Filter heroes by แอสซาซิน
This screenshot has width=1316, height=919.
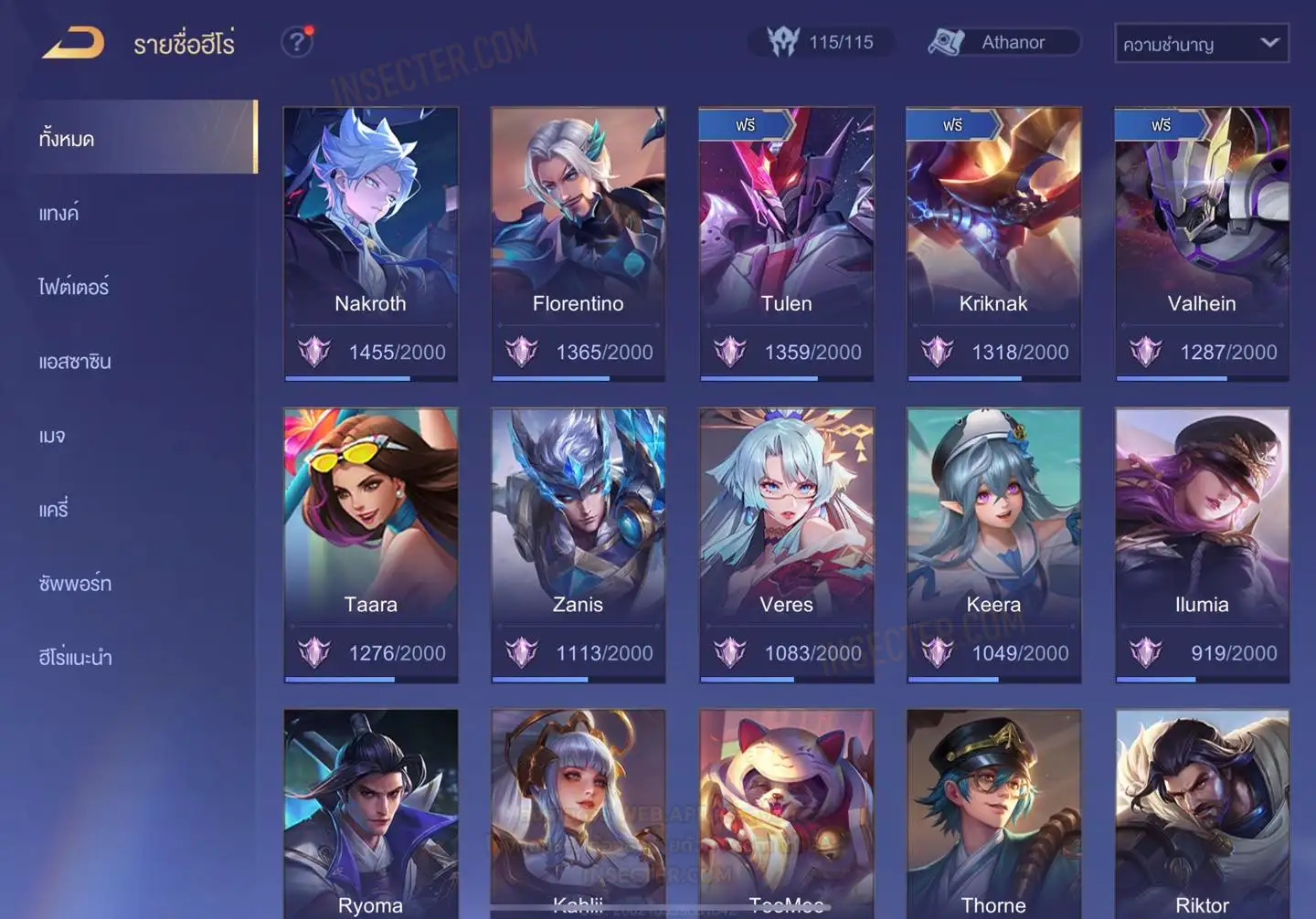pos(75,362)
